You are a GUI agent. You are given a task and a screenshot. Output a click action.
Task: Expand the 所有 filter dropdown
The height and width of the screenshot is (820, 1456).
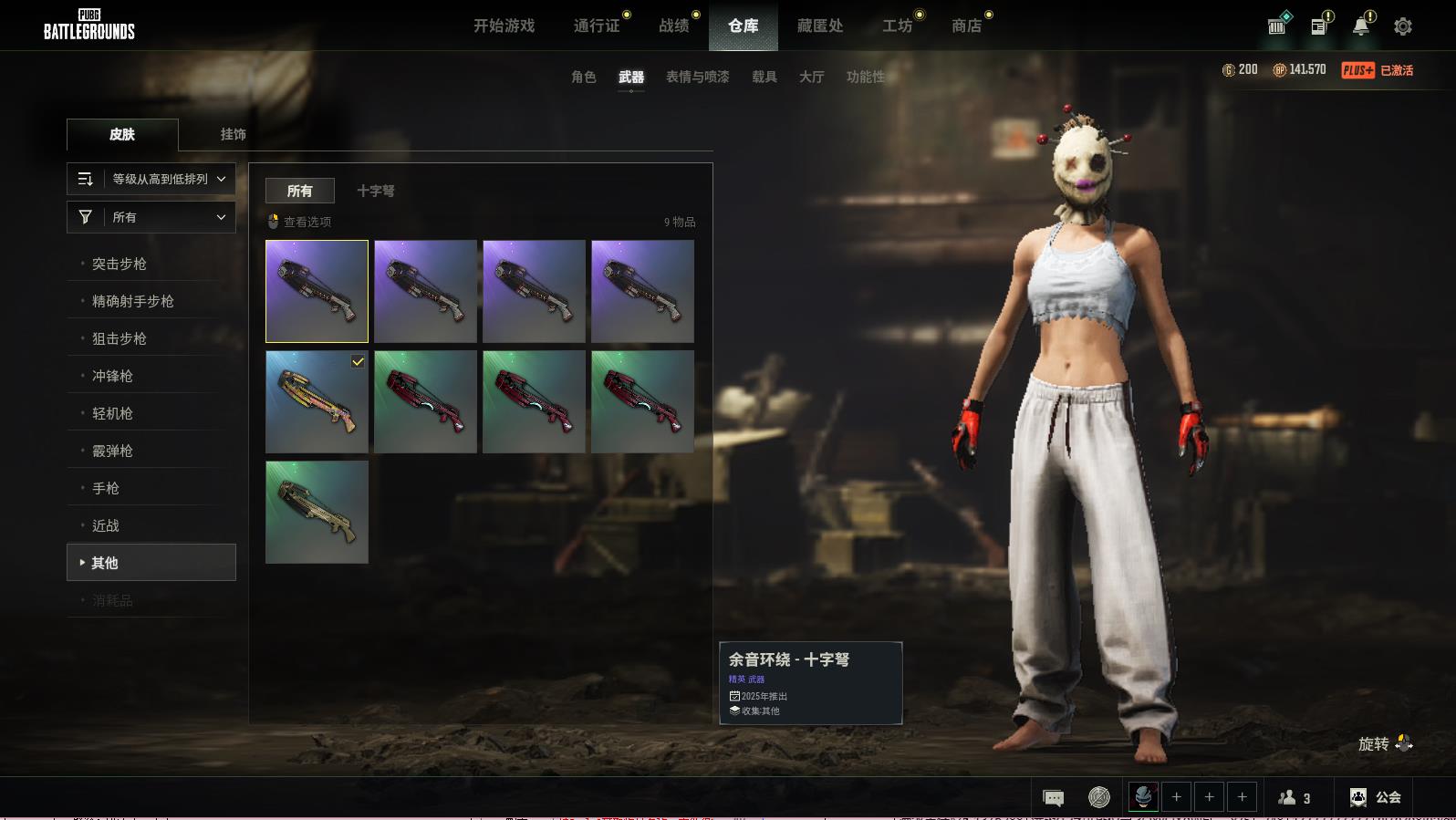pos(151,217)
